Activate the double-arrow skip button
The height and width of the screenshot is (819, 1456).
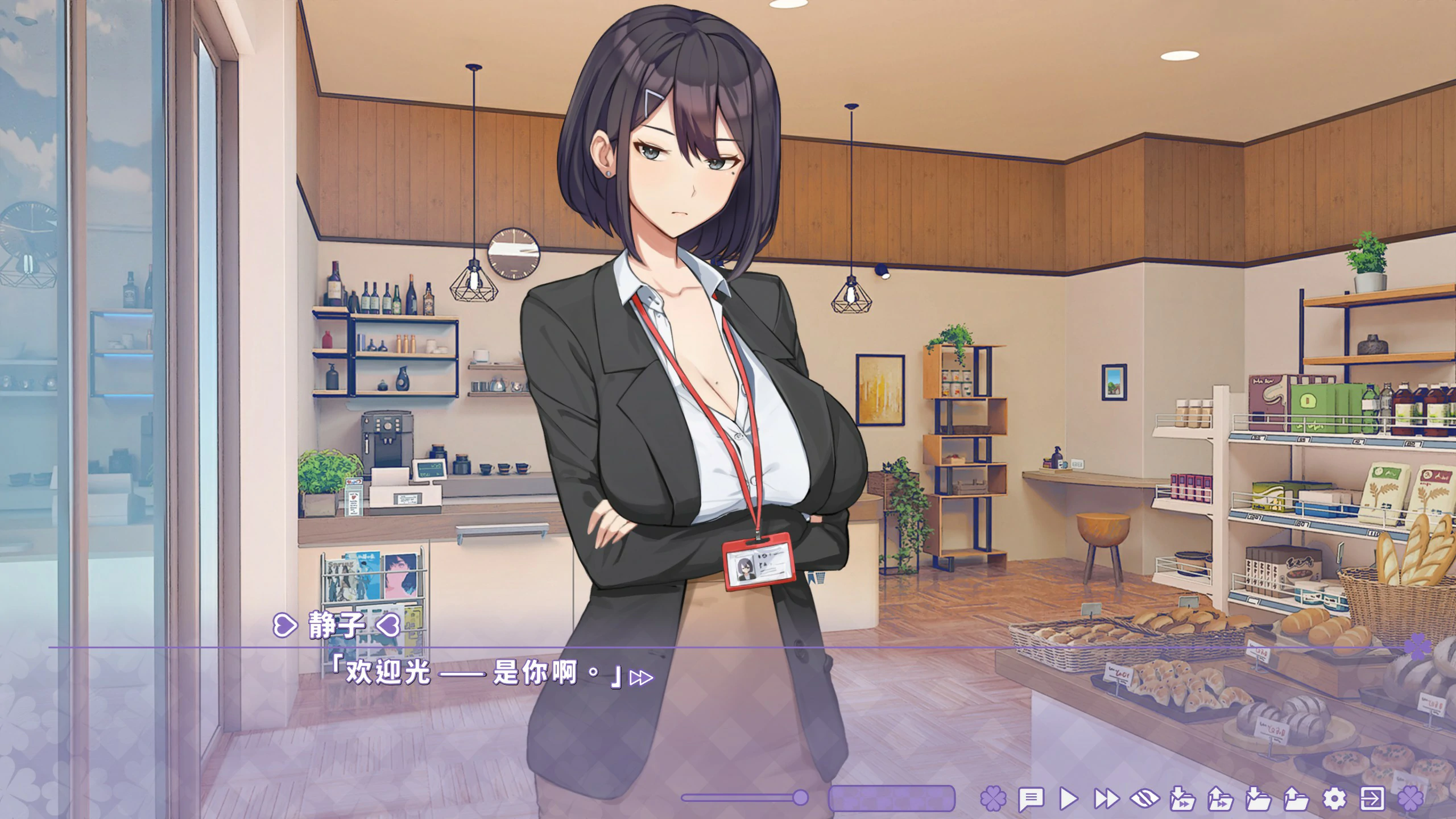1107,799
